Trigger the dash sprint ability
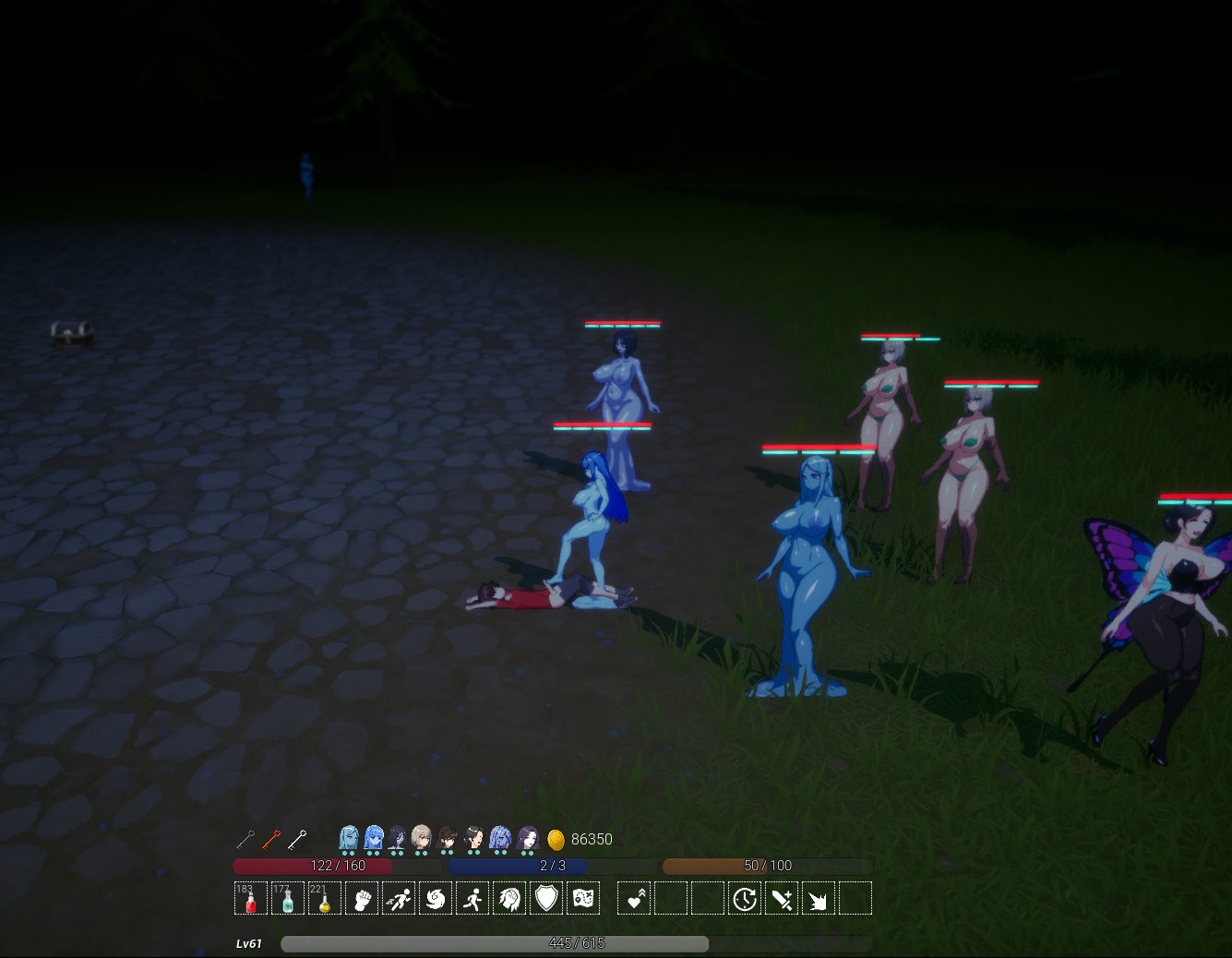The image size is (1232, 958). pyautogui.click(x=399, y=898)
